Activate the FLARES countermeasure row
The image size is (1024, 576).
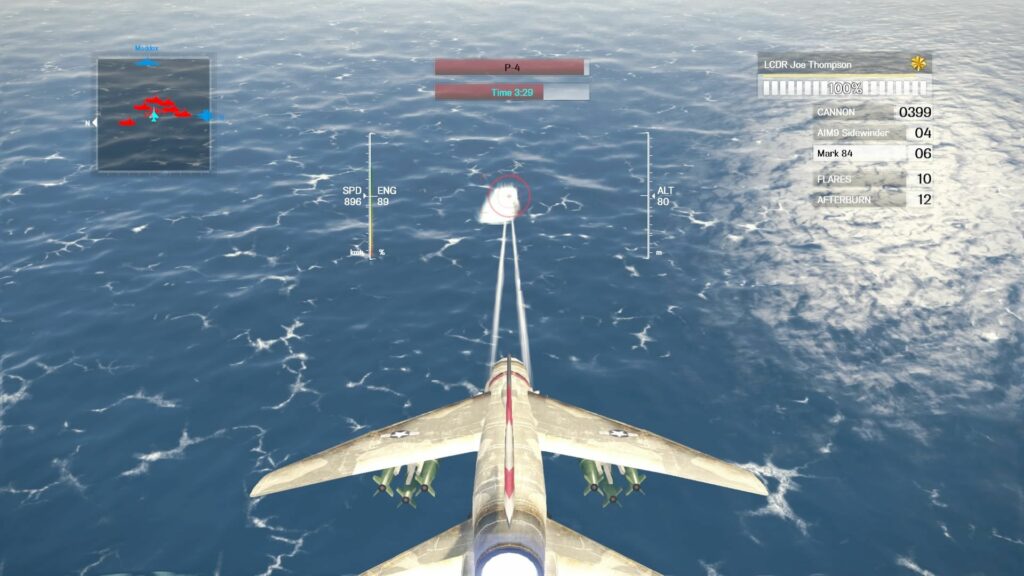872,179
